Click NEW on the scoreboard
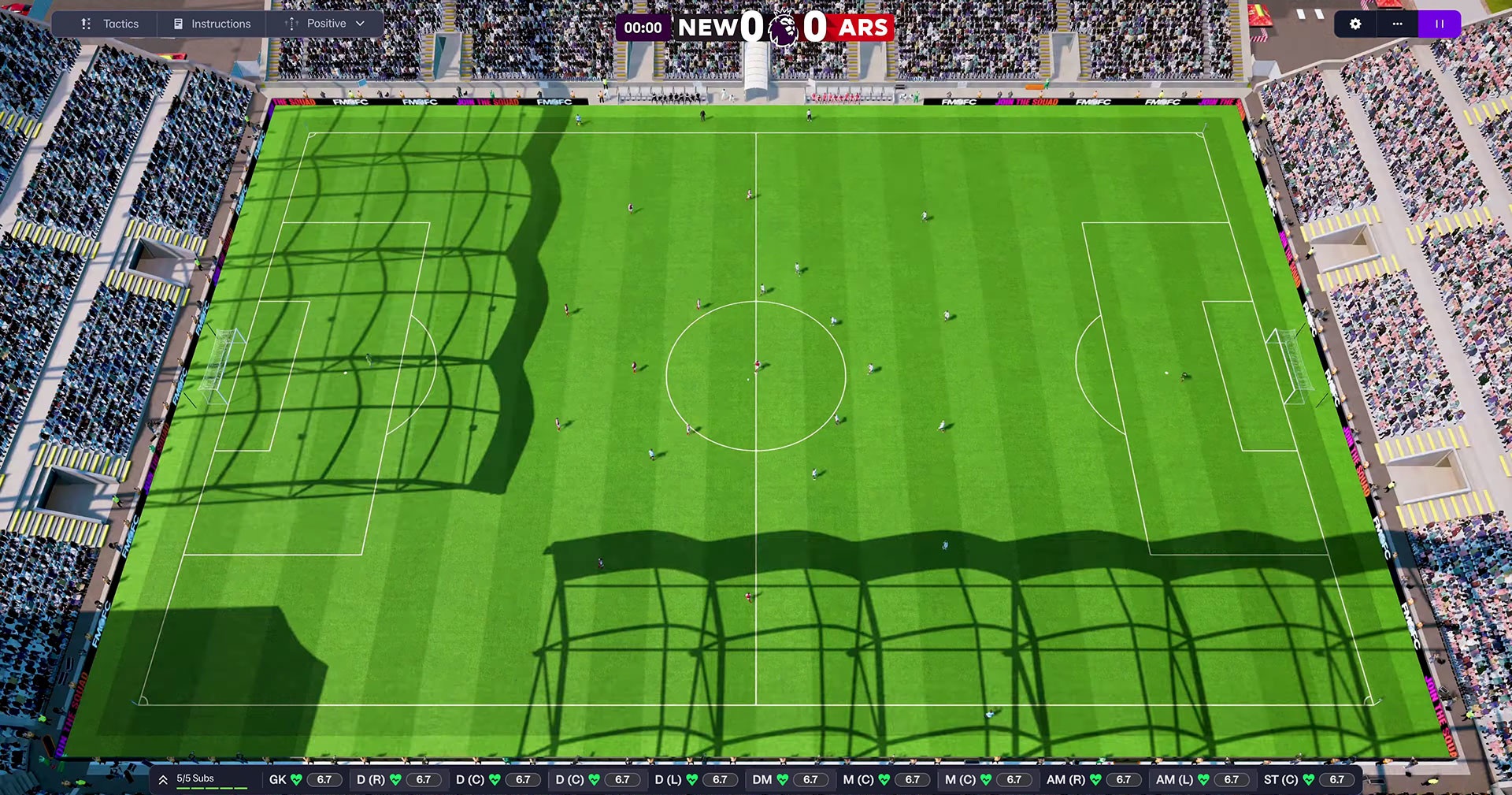 707,26
